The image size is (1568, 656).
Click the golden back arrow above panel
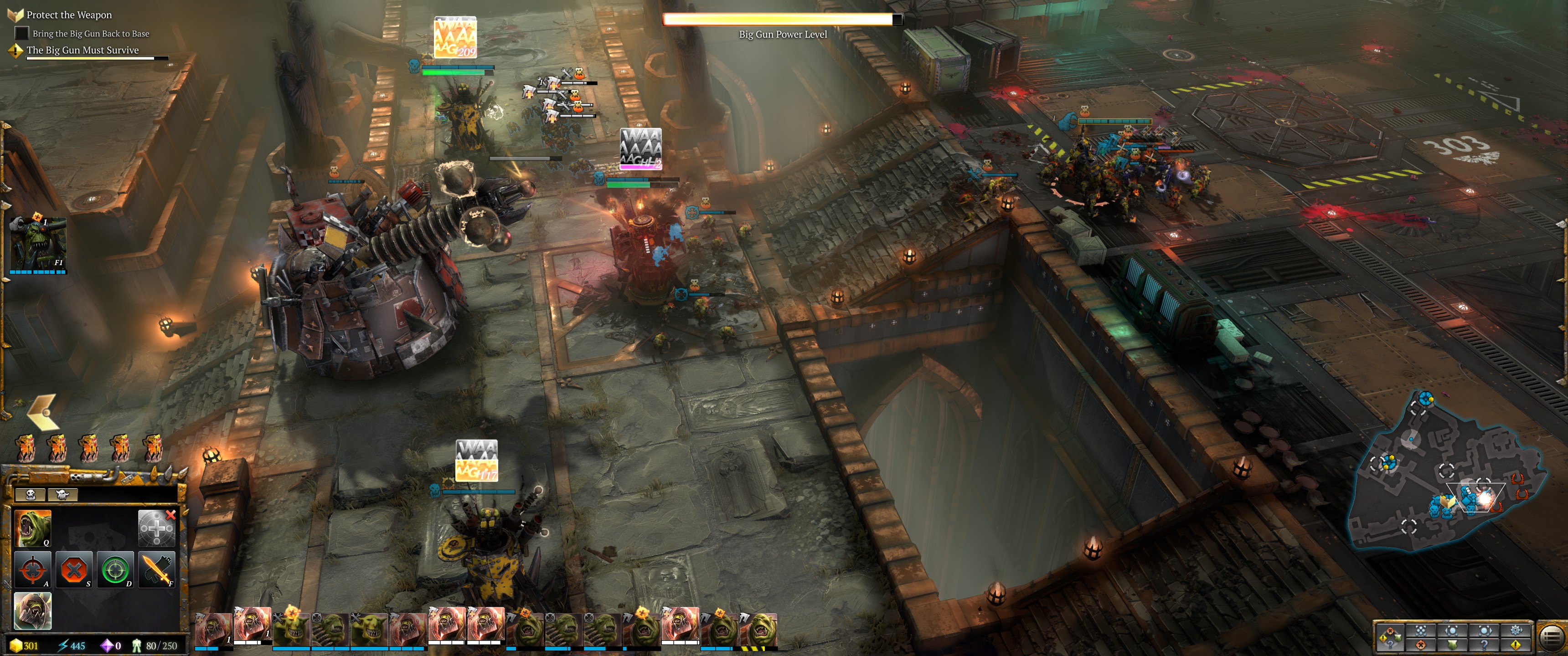pyautogui.click(x=42, y=412)
